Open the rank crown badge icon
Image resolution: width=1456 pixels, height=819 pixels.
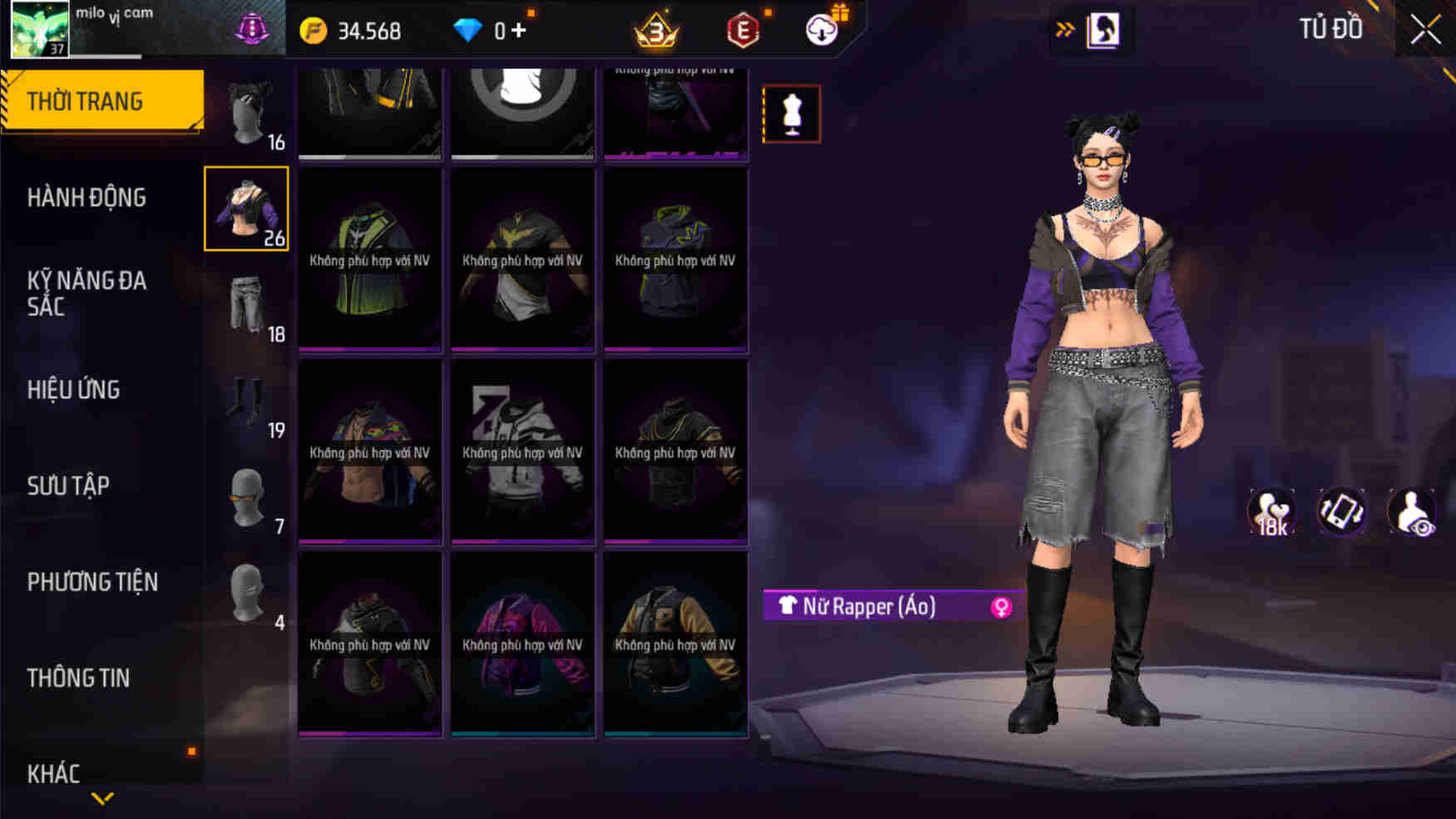[x=656, y=31]
